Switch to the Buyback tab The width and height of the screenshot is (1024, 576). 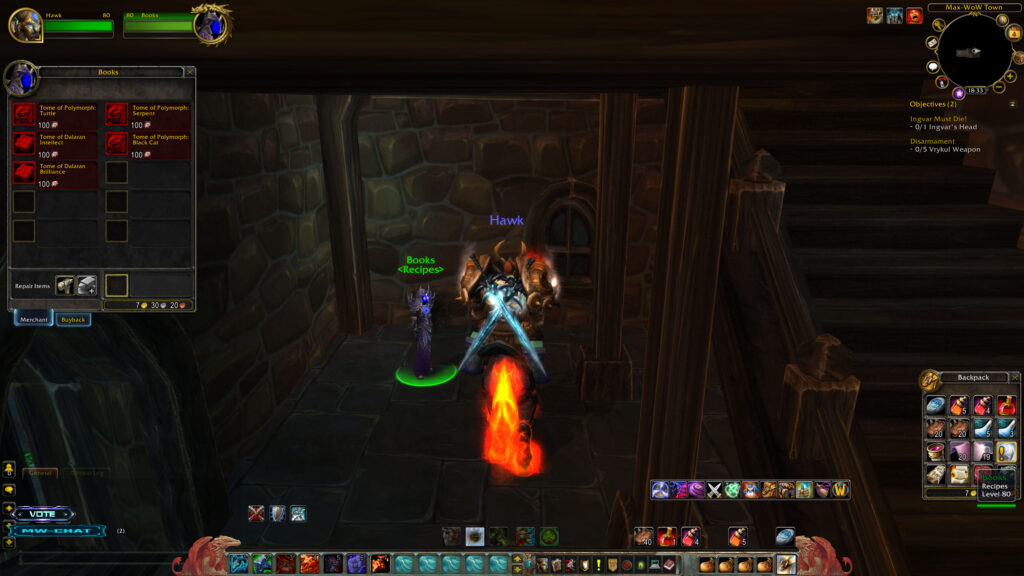click(x=73, y=319)
